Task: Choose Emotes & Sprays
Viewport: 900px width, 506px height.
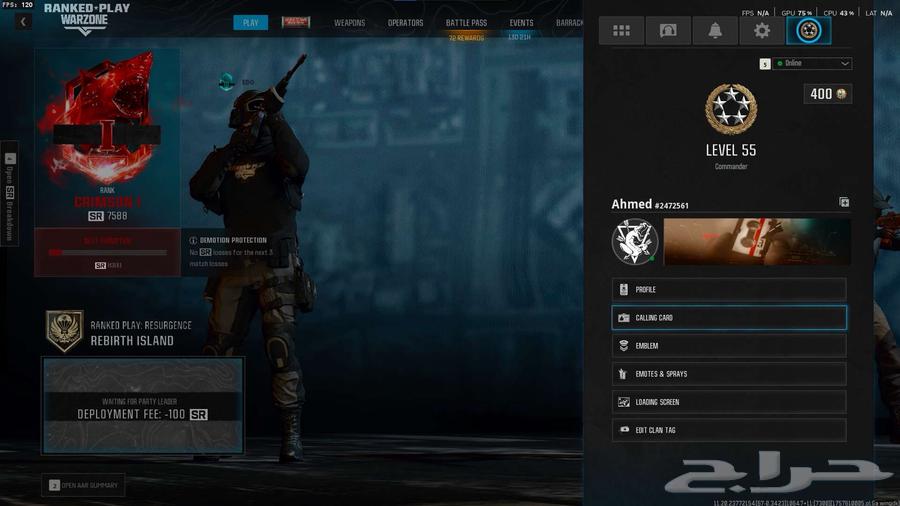Action: pyautogui.click(x=729, y=374)
